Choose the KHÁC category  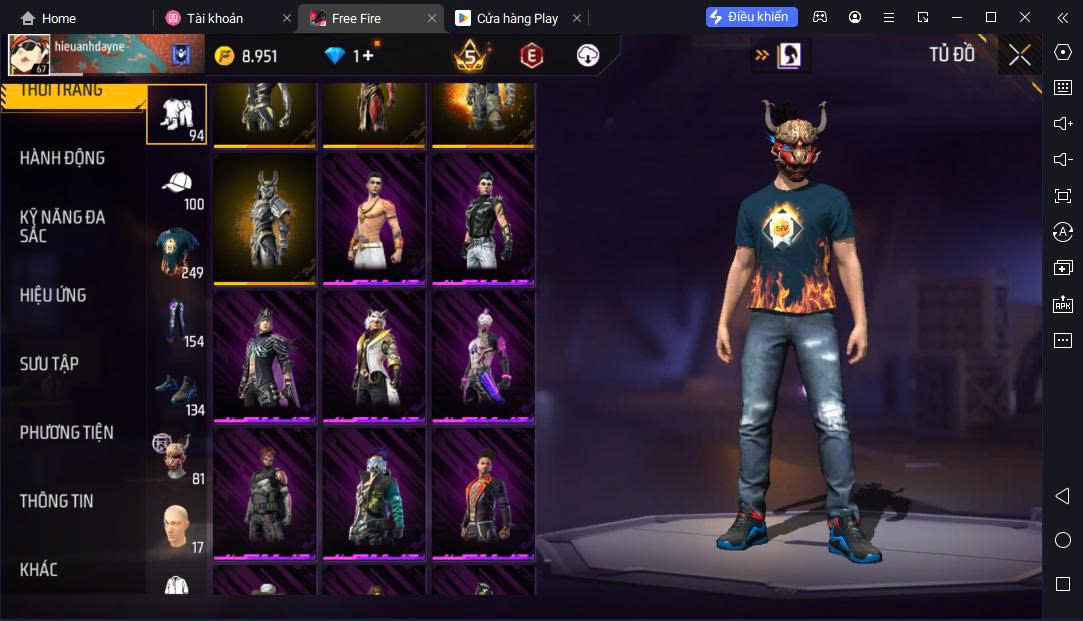click(x=39, y=570)
